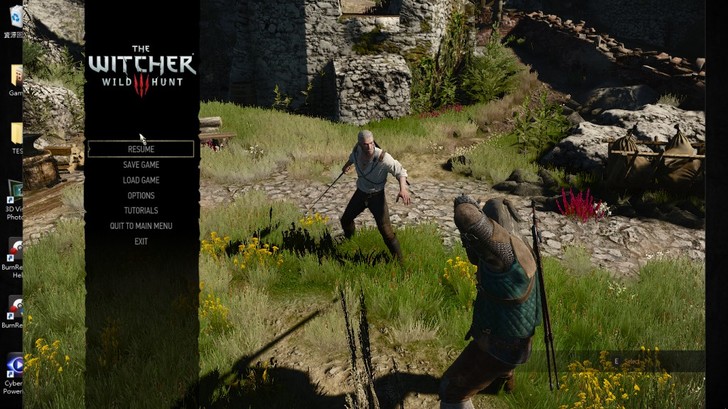Open the Save Game screen
The width and height of the screenshot is (728, 409).
tap(141, 165)
